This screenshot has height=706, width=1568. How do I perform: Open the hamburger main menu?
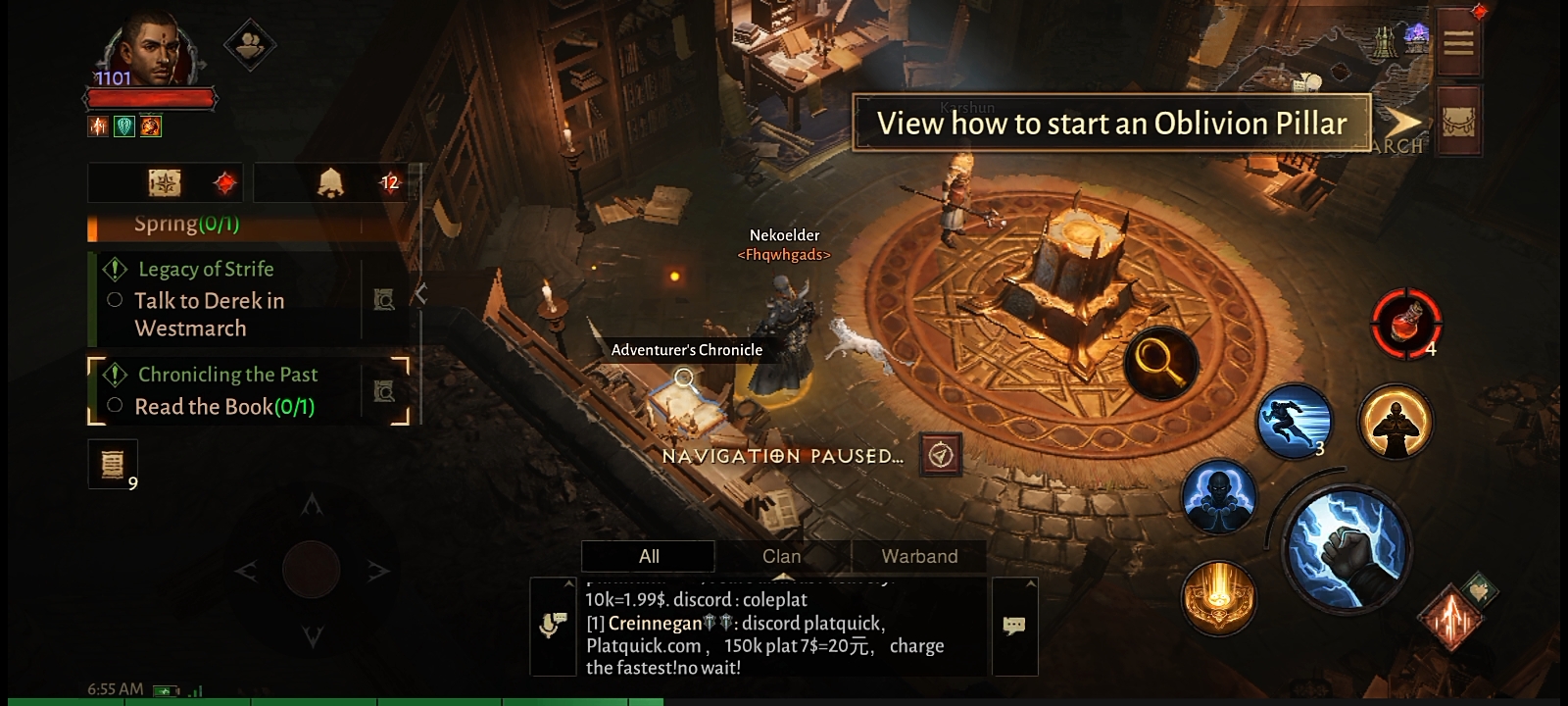click(x=1457, y=43)
